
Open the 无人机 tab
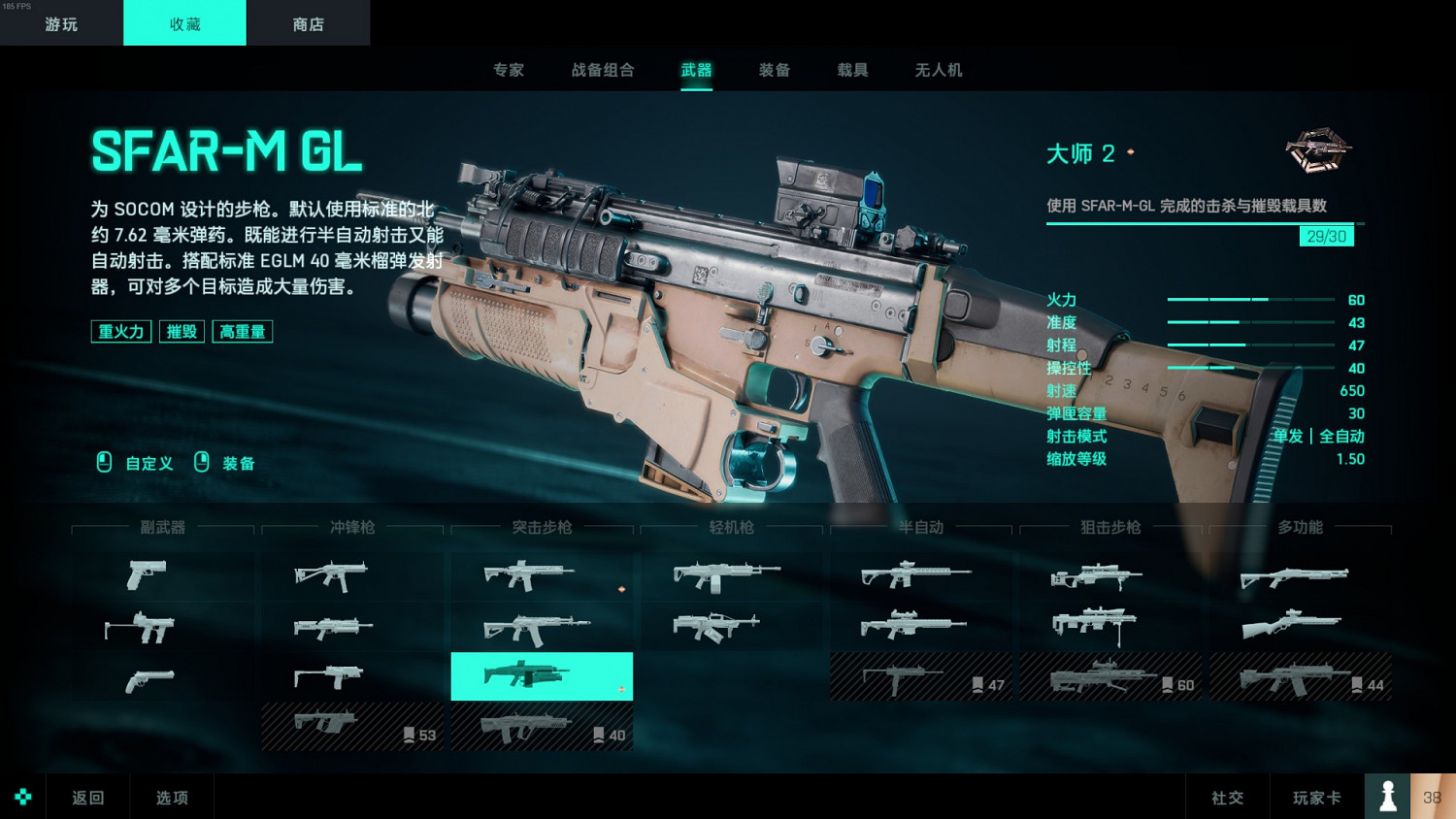point(936,69)
